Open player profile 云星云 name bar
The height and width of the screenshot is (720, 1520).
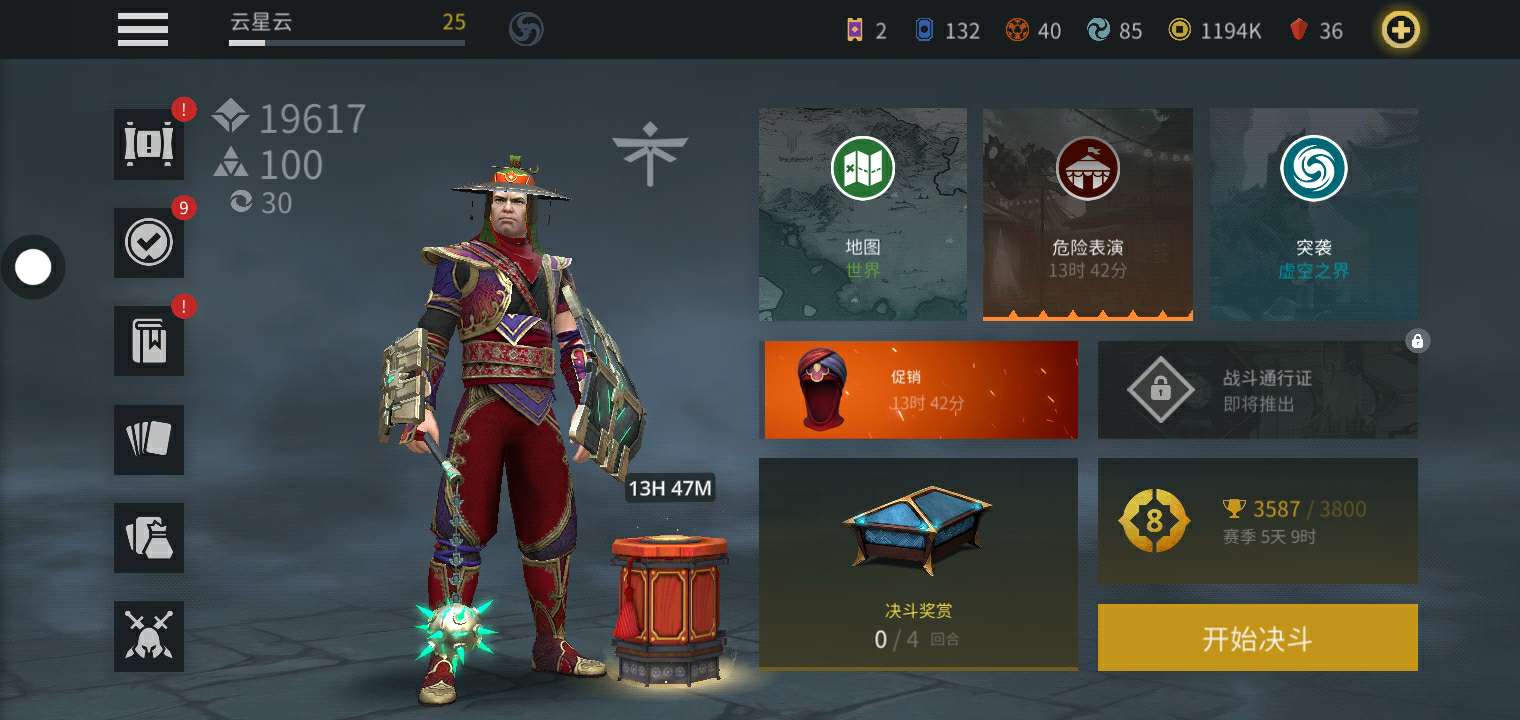(346, 28)
